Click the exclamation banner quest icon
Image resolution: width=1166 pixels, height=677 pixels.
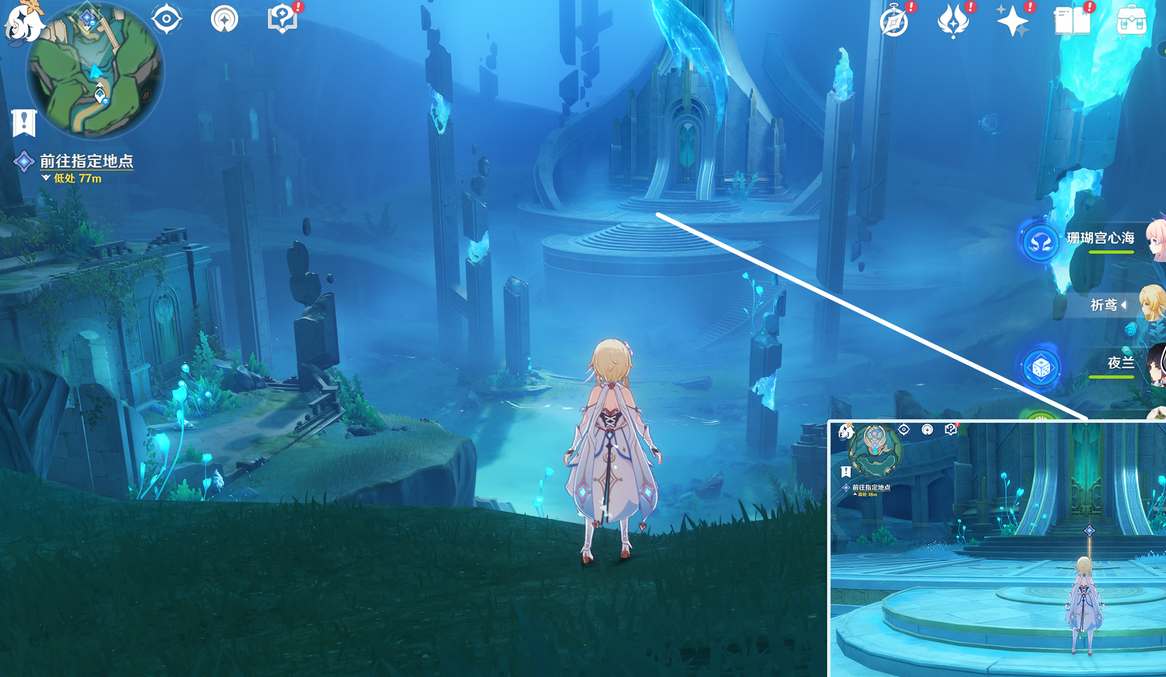pyautogui.click(x=24, y=122)
